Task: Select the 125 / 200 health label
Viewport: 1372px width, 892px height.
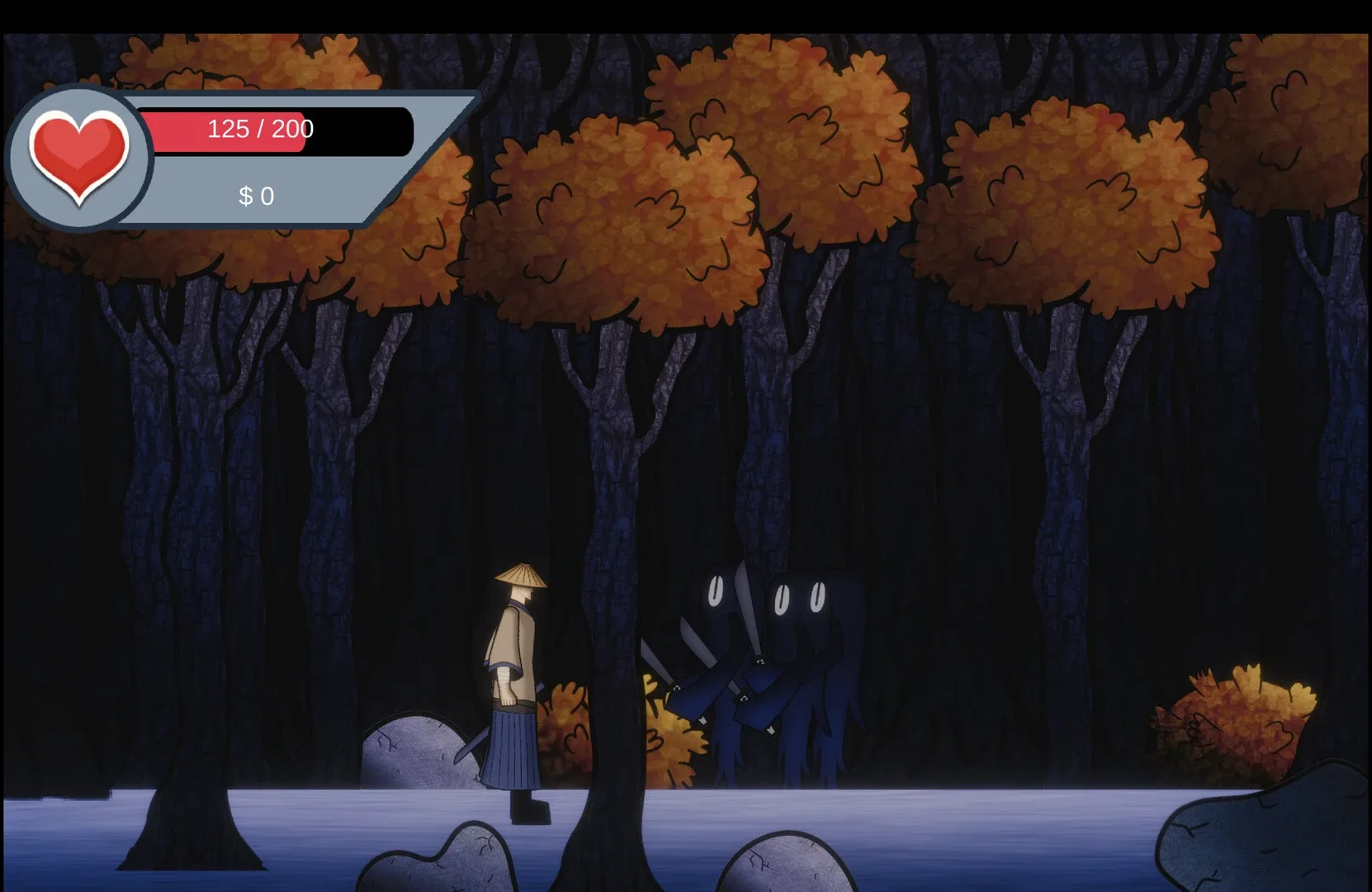Action: click(261, 128)
